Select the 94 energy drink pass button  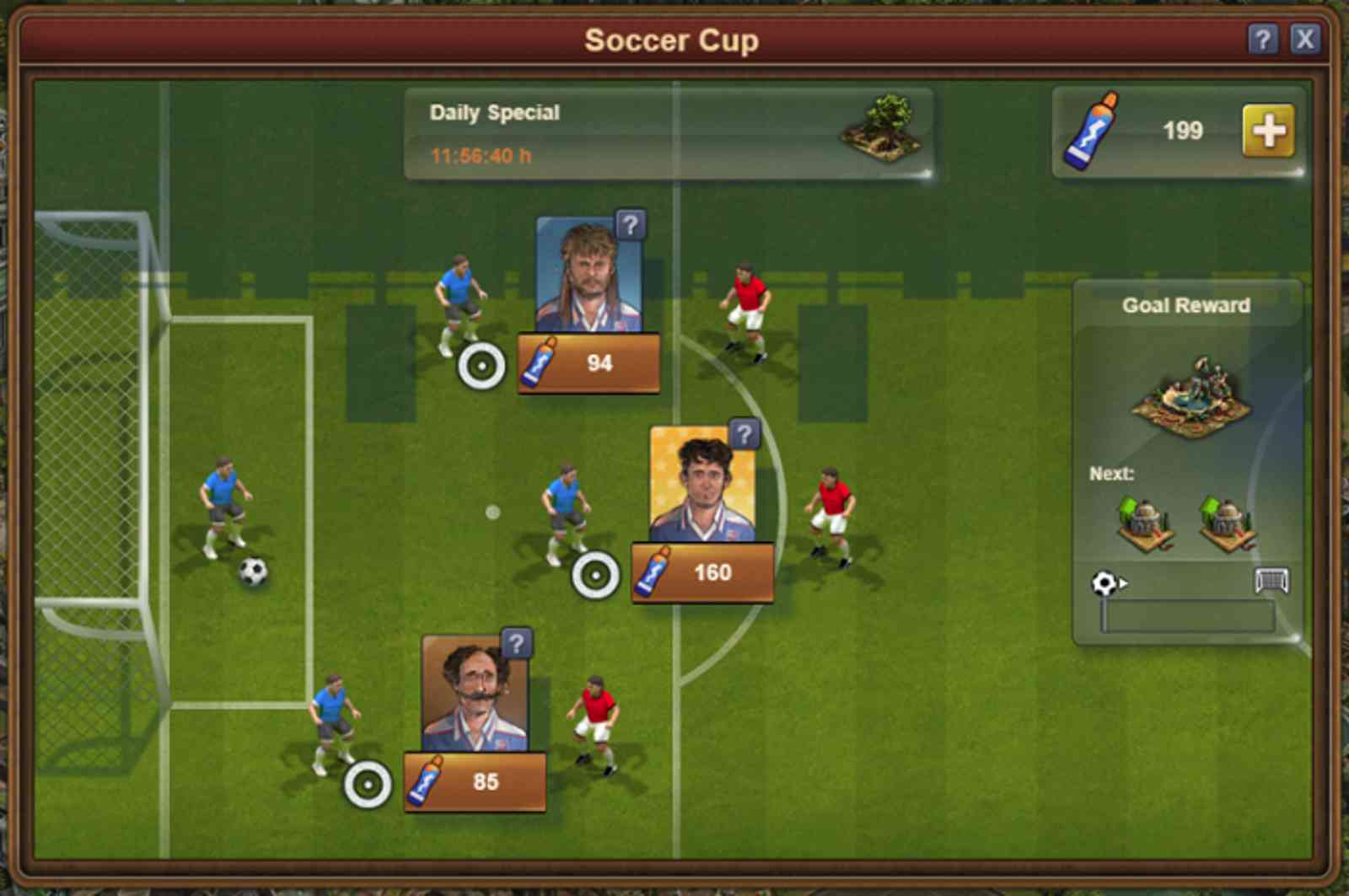click(589, 363)
